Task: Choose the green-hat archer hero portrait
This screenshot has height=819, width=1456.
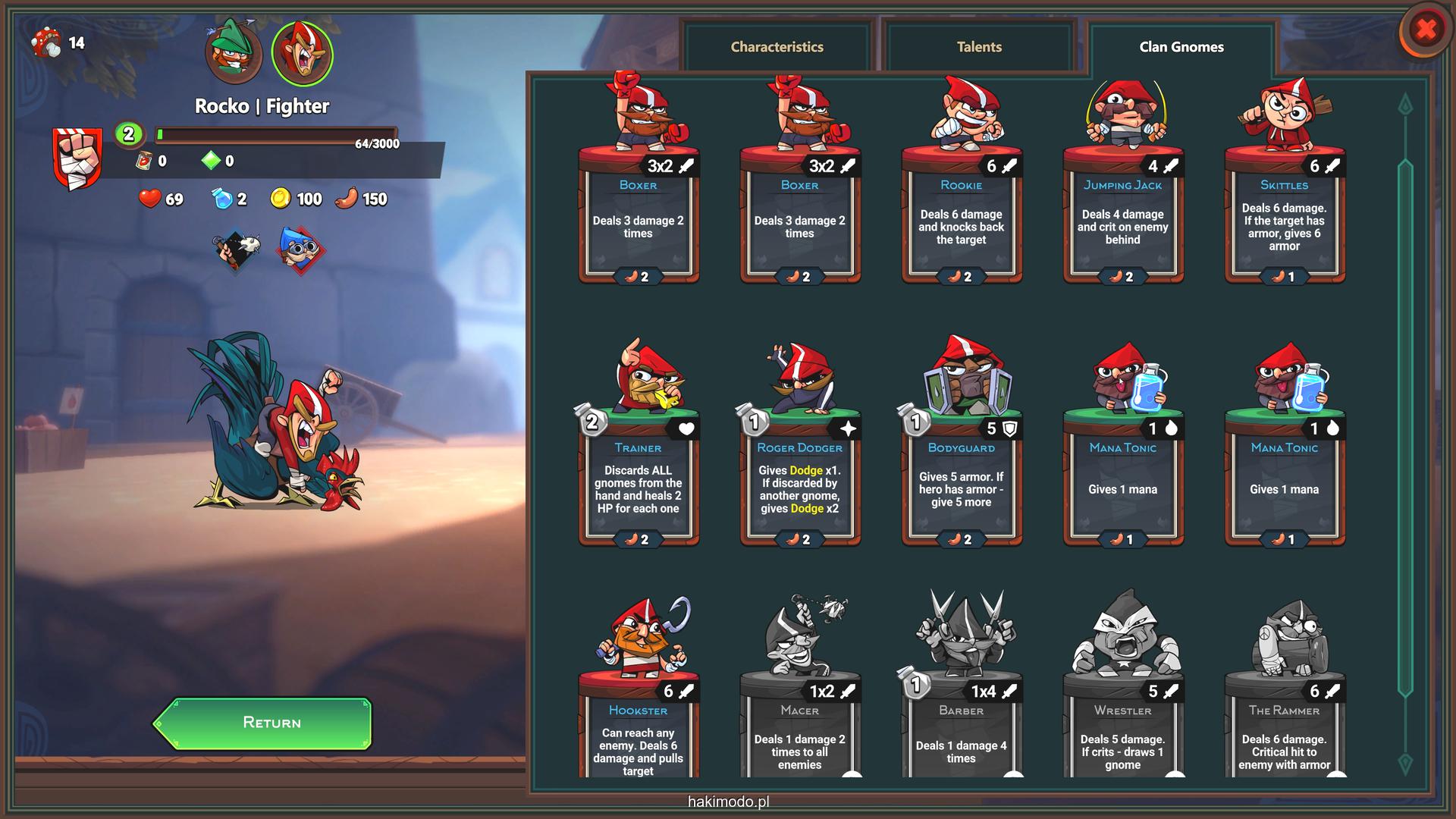Action: point(233,53)
